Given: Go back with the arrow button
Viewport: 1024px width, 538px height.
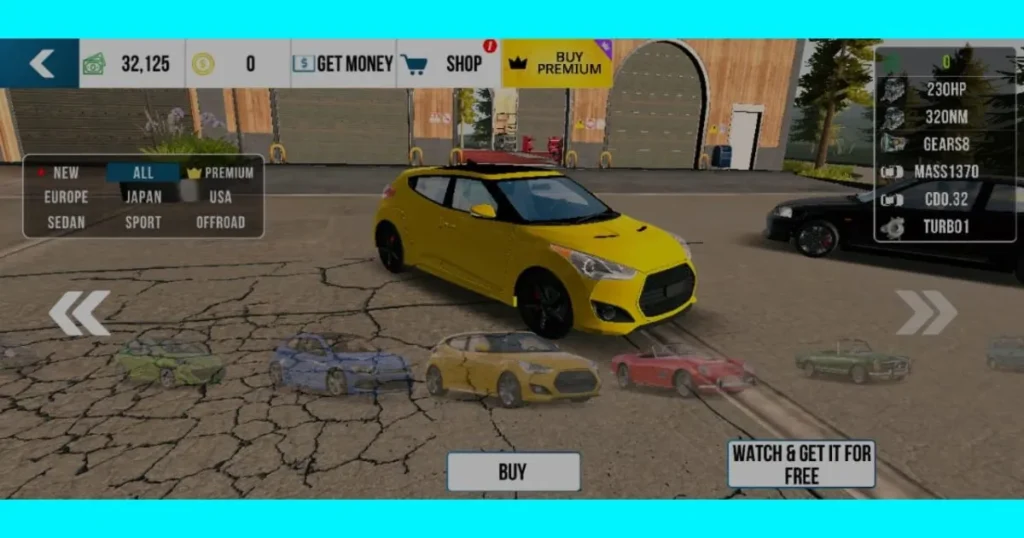Looking at the screenshot, I should coord(40,64).
